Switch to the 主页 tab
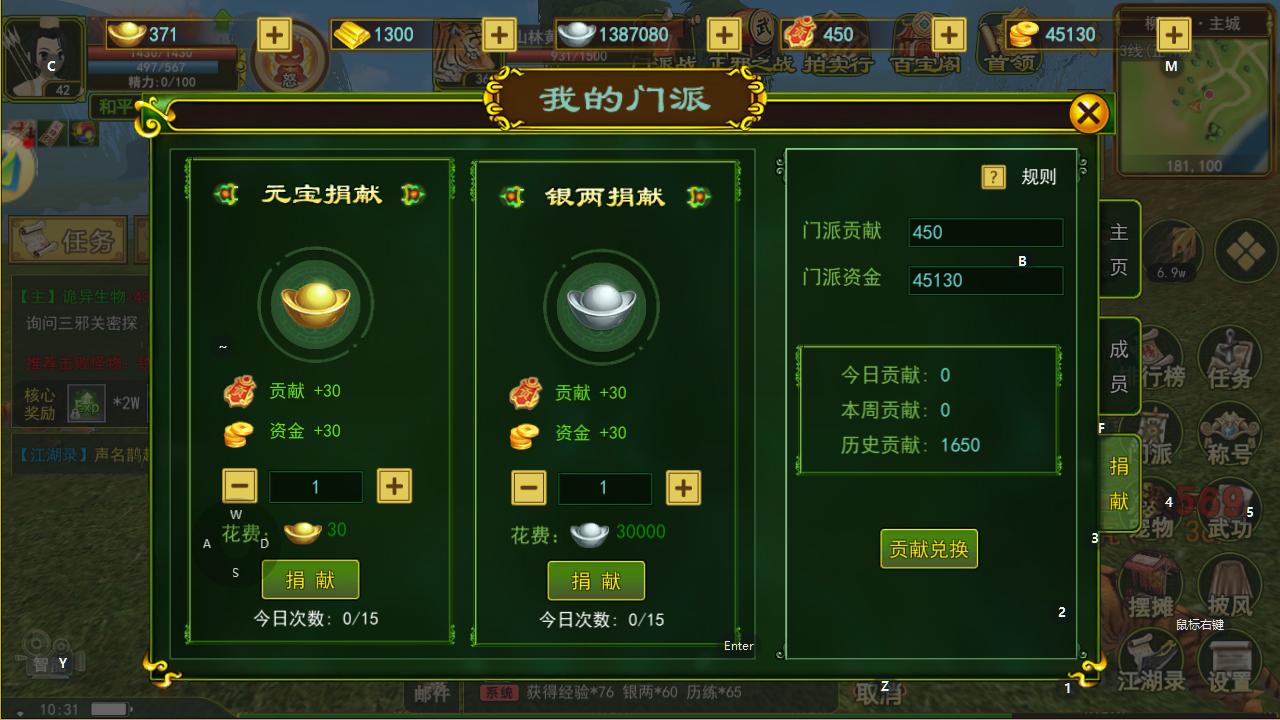The width and height of the screenshot is (1280, 720). [1117, 247]
